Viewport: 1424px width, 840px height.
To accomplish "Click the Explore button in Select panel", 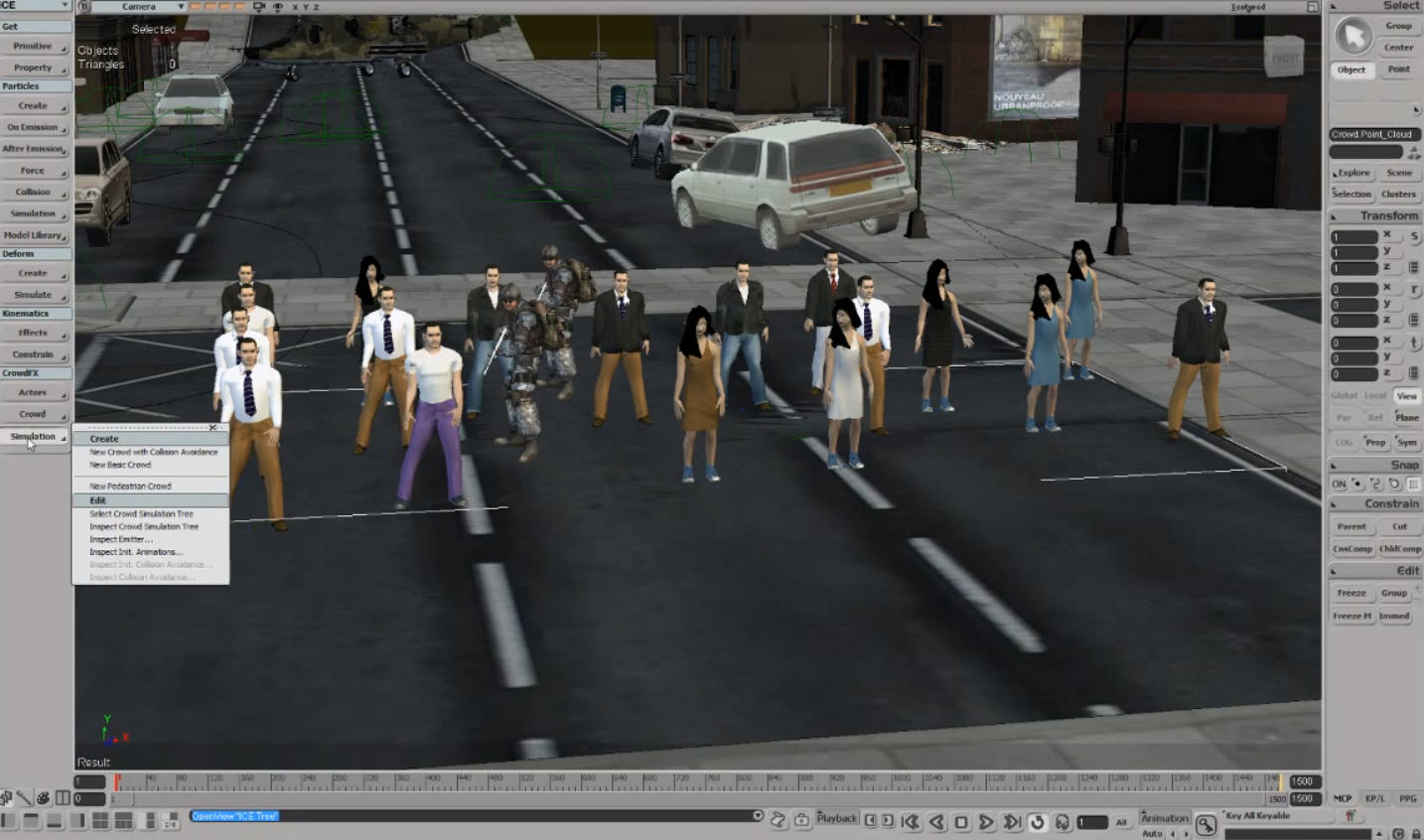I will (x=1352, y=173).
